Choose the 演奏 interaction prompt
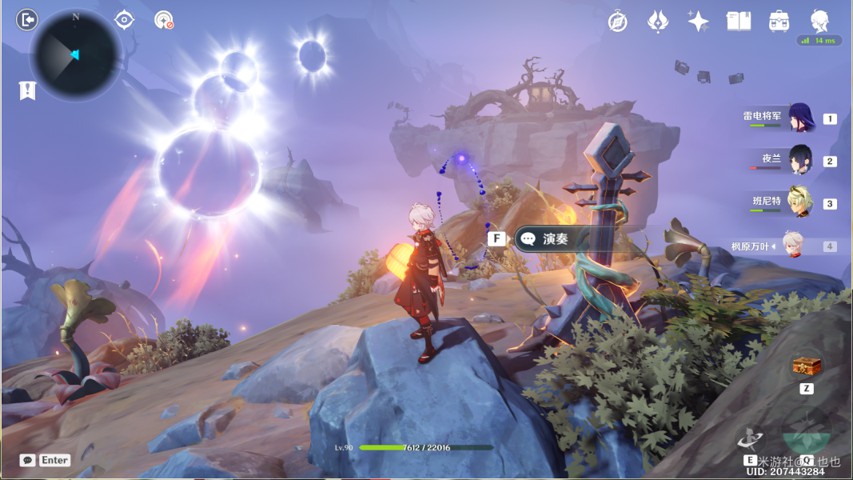The height and width of the screenshot is (480, 853). point(545,239)
